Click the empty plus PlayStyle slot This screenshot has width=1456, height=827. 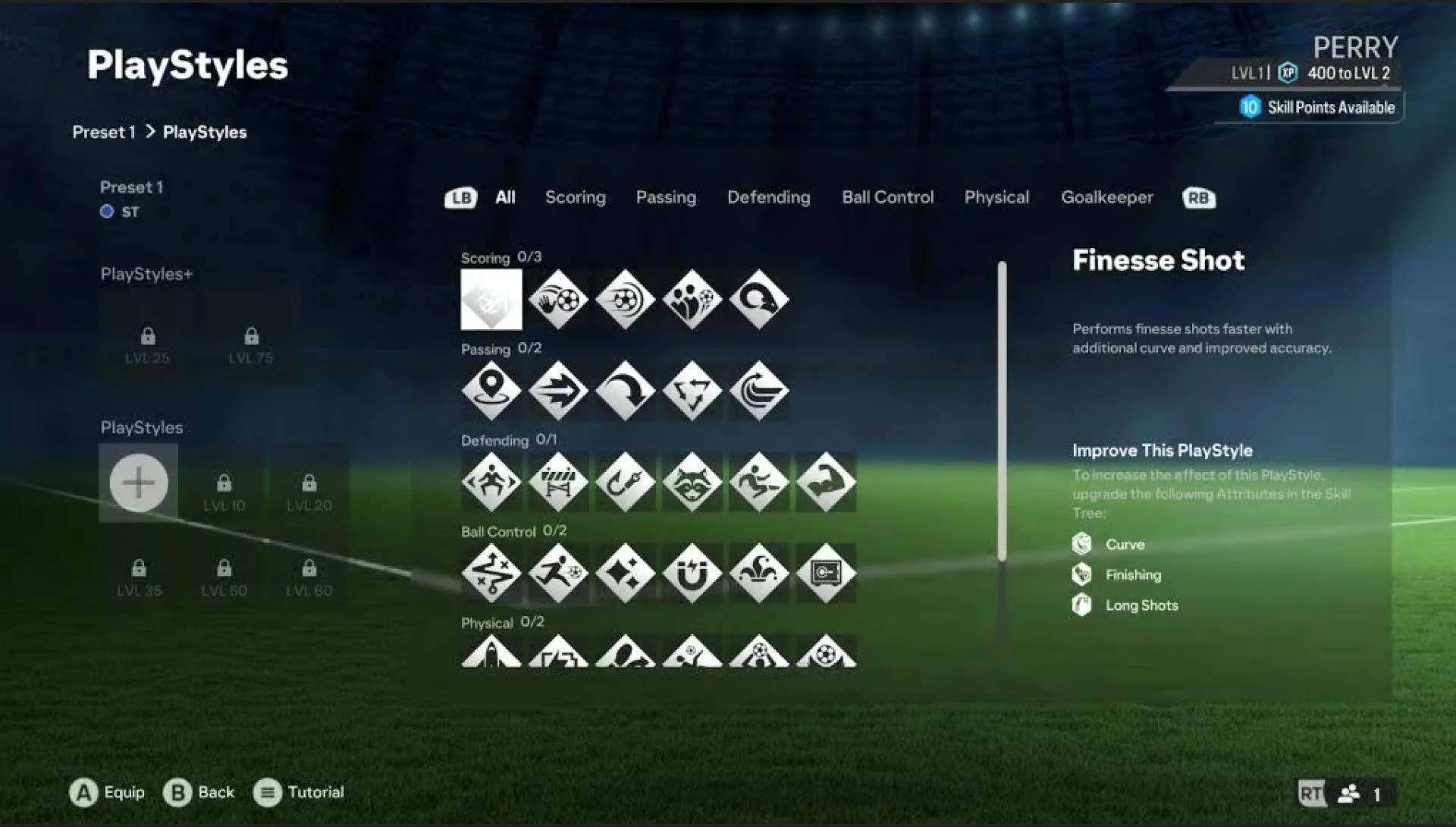coord(139,483)
